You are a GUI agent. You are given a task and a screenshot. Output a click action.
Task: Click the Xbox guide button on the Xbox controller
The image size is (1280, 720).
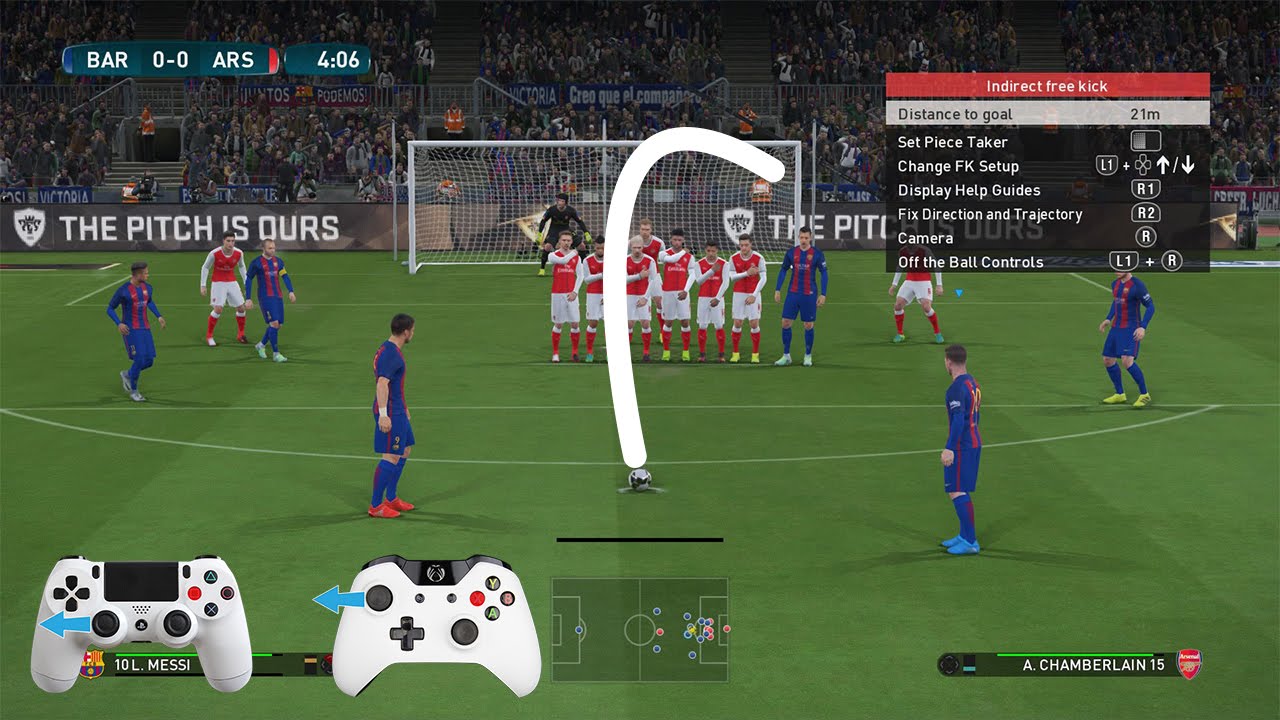click(433, 574)
